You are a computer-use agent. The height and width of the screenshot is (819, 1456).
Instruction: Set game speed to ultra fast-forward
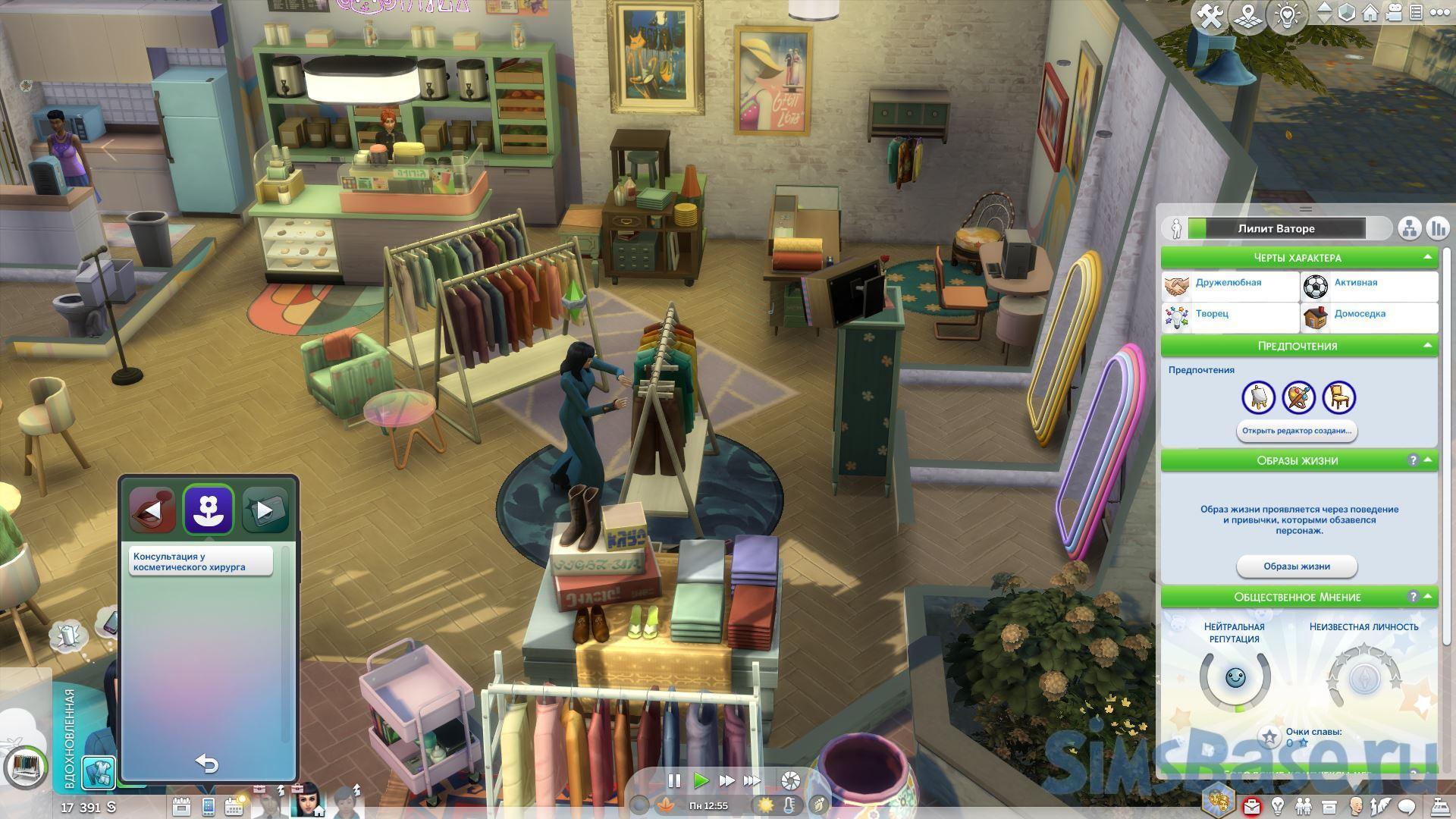[752, 780]
